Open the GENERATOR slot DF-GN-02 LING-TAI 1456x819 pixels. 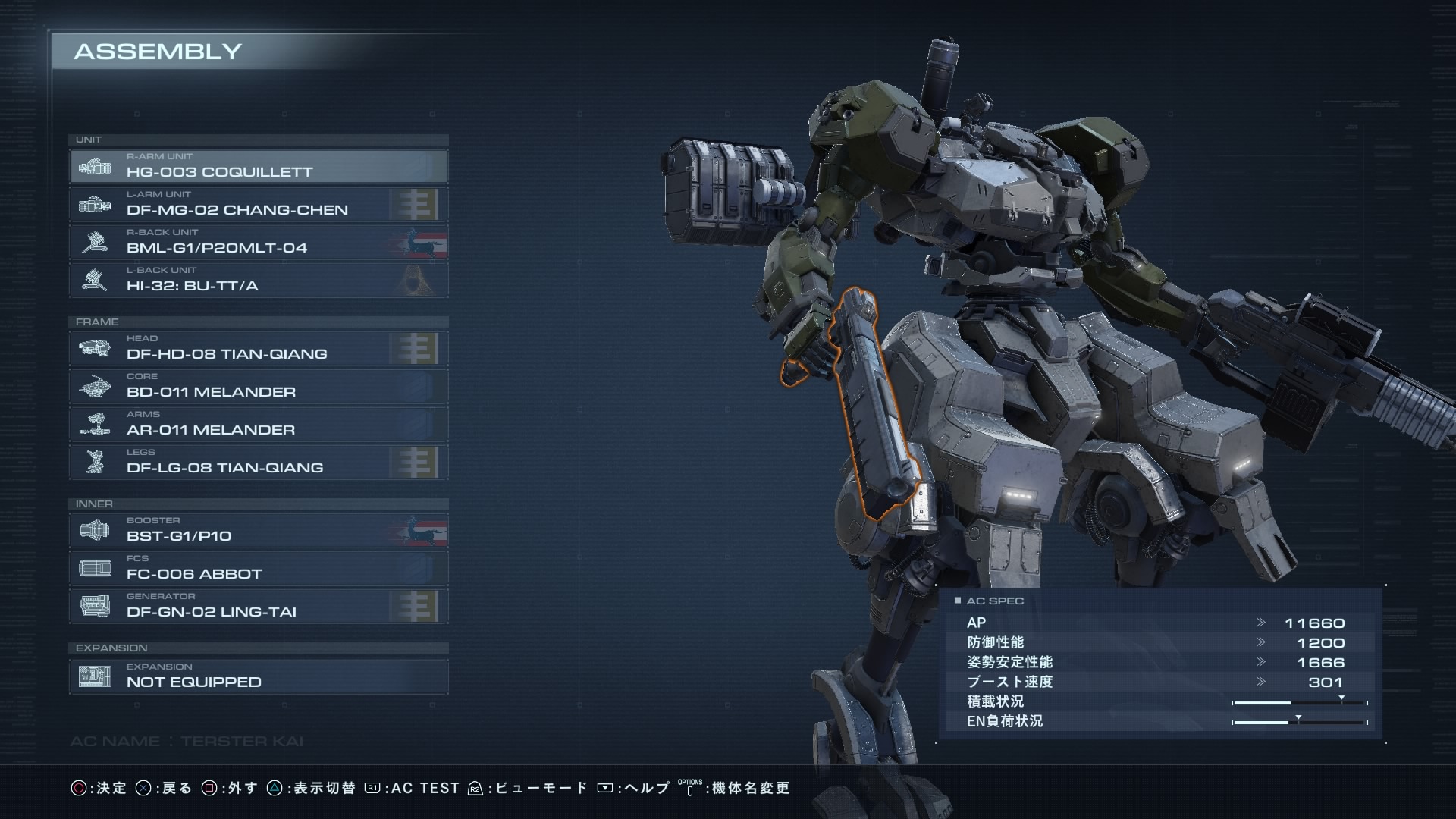pyautogui.click(x=258, y=606)
